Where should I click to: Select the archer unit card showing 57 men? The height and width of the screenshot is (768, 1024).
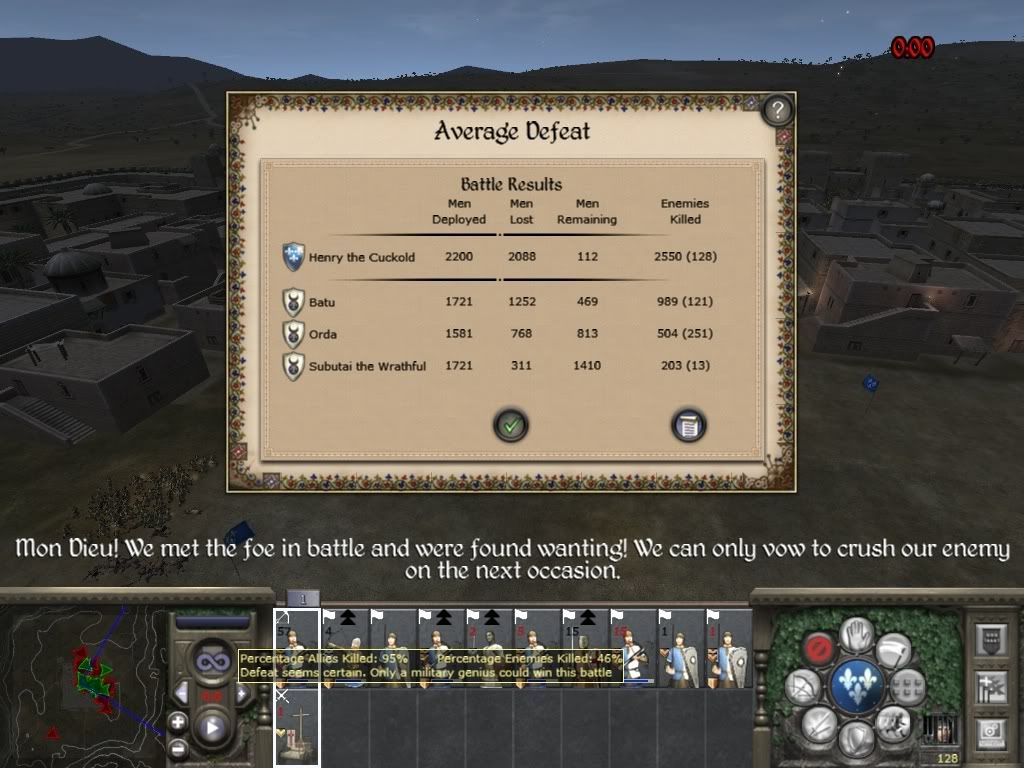tap(297, 647)
